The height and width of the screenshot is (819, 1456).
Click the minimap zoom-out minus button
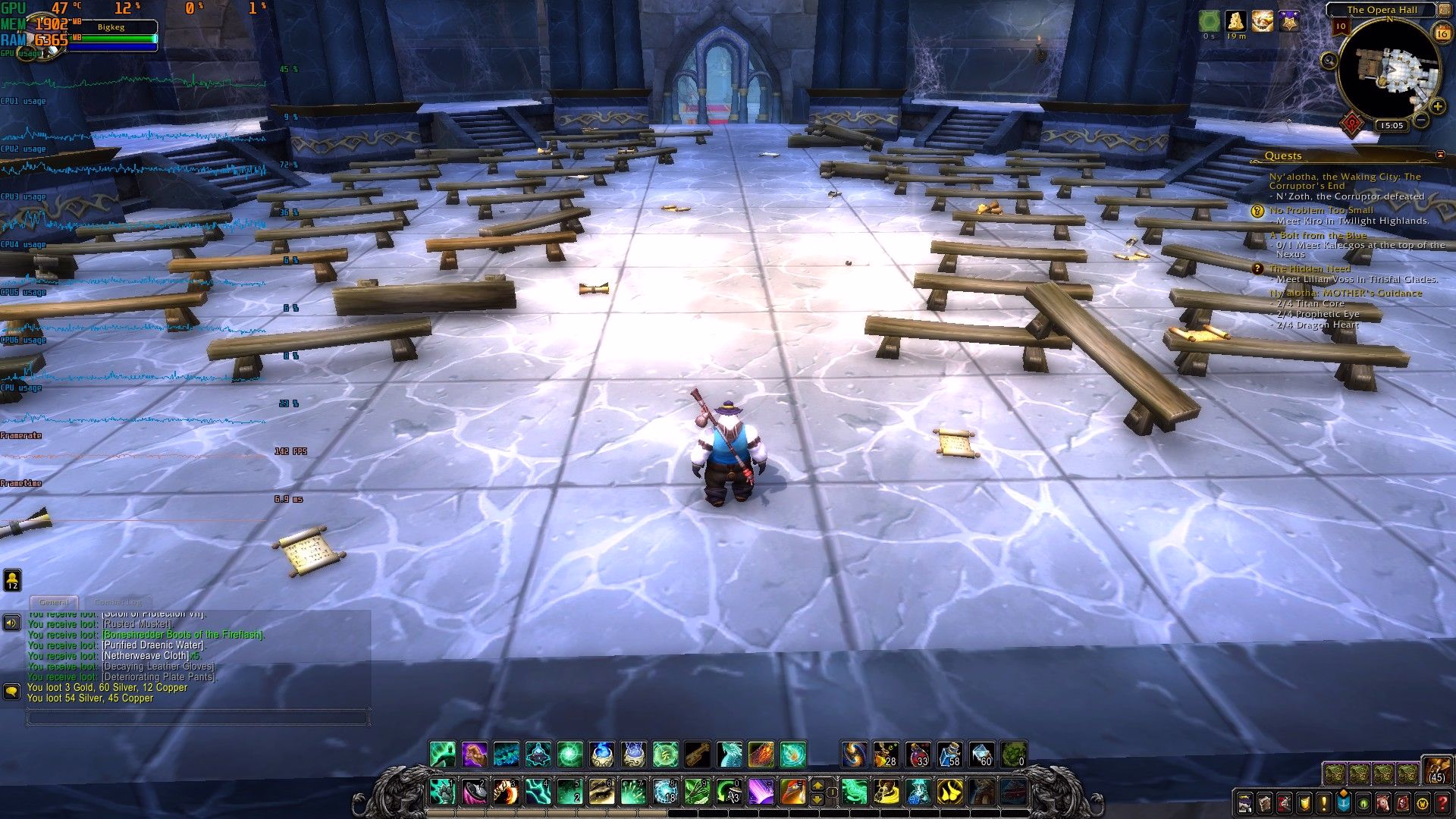point(1421,120)
